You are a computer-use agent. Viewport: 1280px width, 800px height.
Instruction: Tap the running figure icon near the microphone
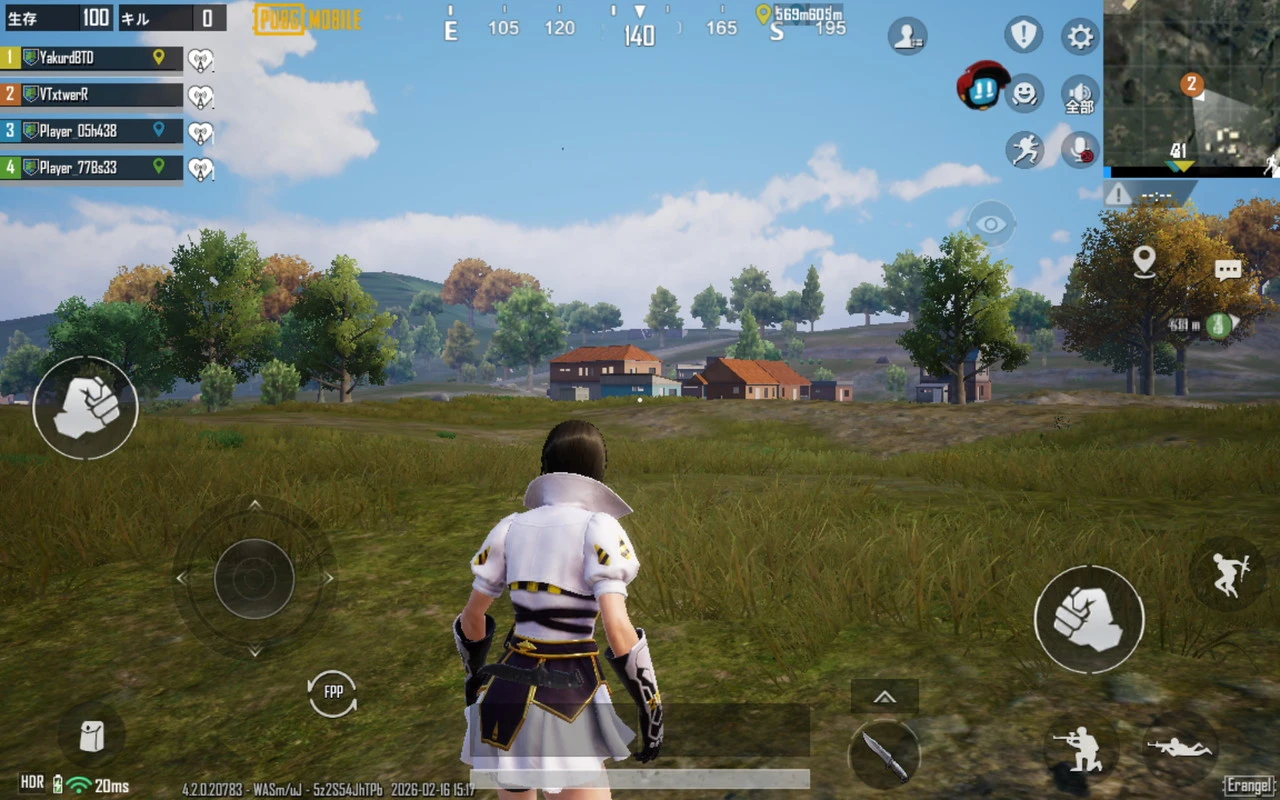pos(1024,150)
